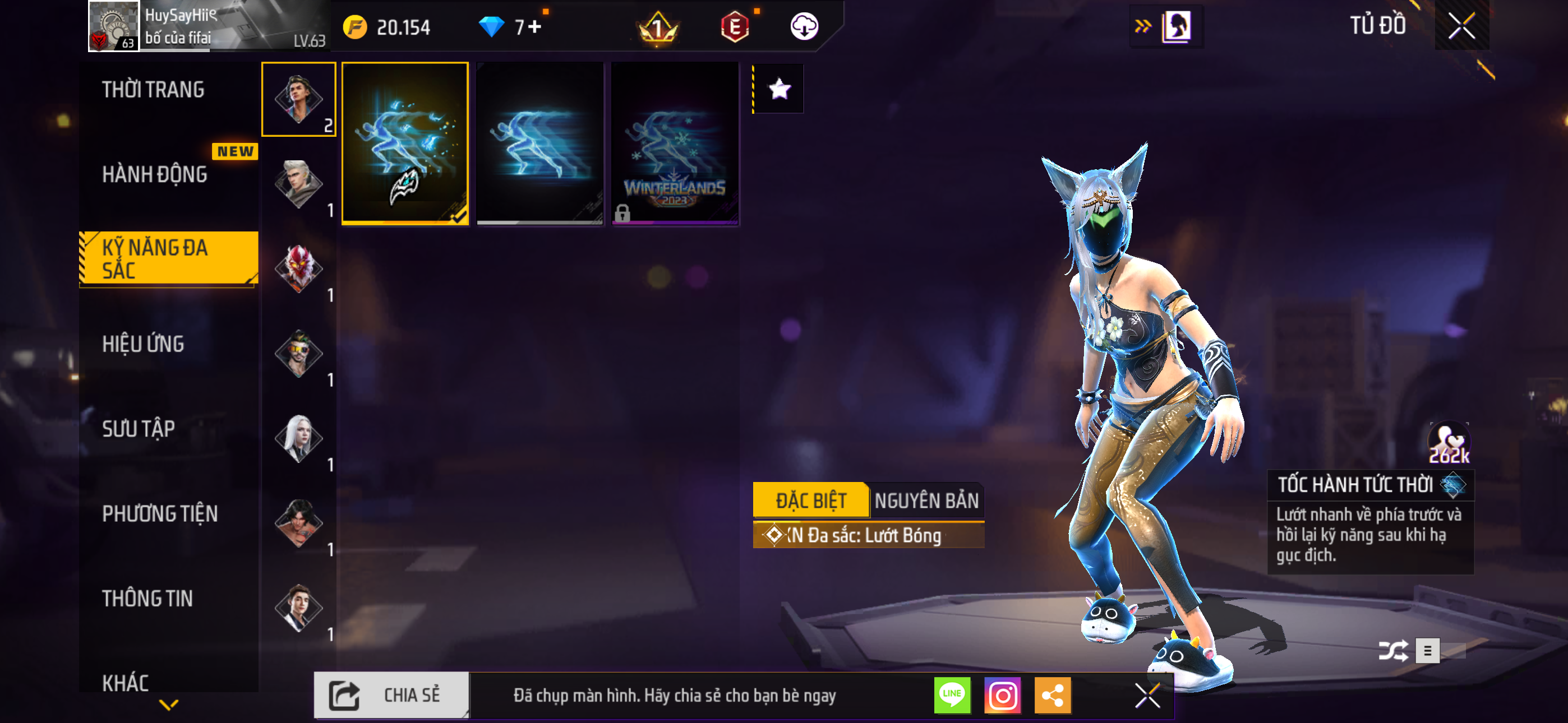
Task: Click the Chia Sẻ share button
Action: click(x=392, y=695)
